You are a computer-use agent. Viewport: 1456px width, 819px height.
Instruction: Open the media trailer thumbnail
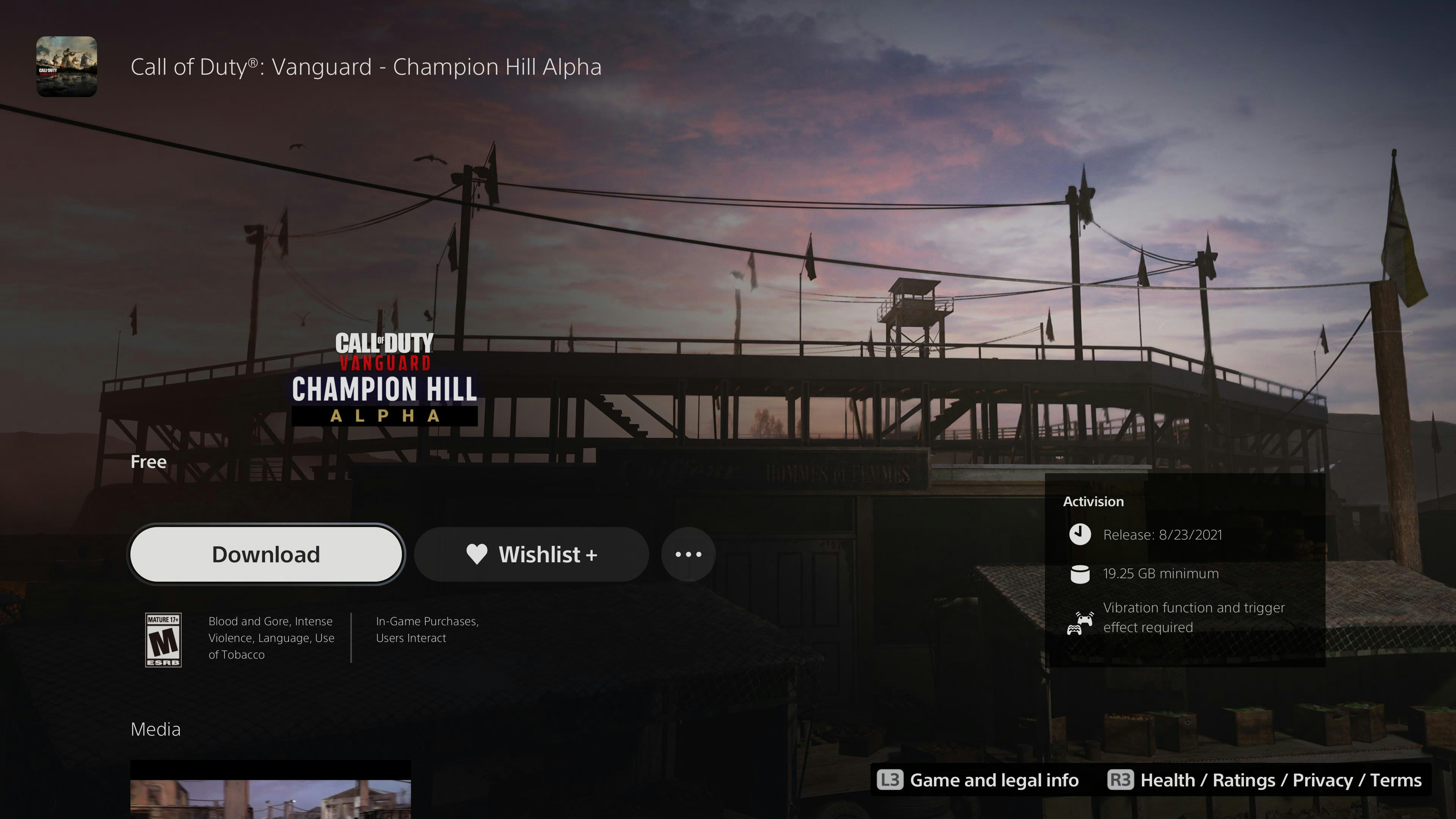pos(270,791)
